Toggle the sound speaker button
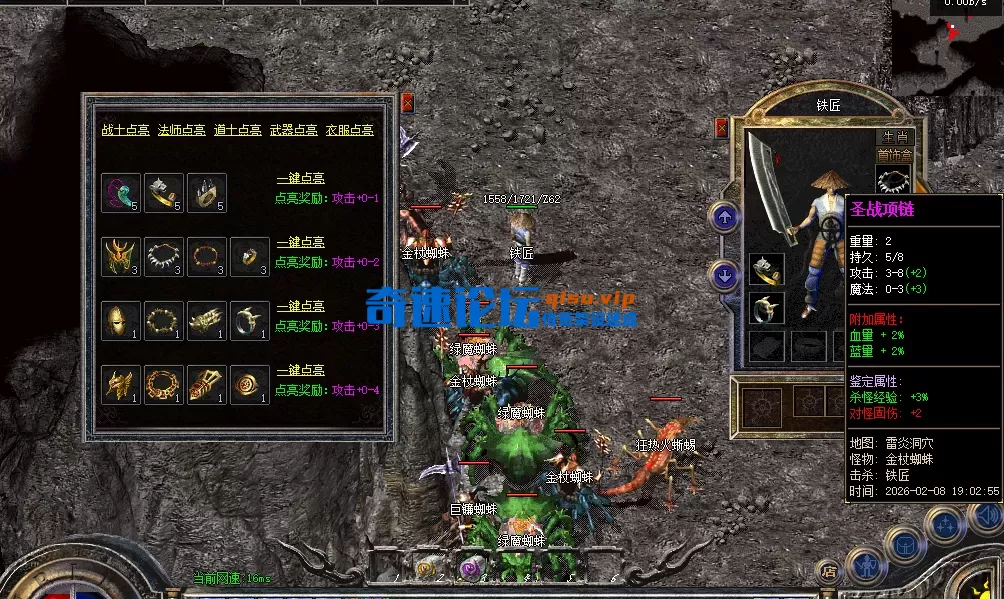Screen dimensions: 1004x599 pyautogui.click(x=987, y=516)
